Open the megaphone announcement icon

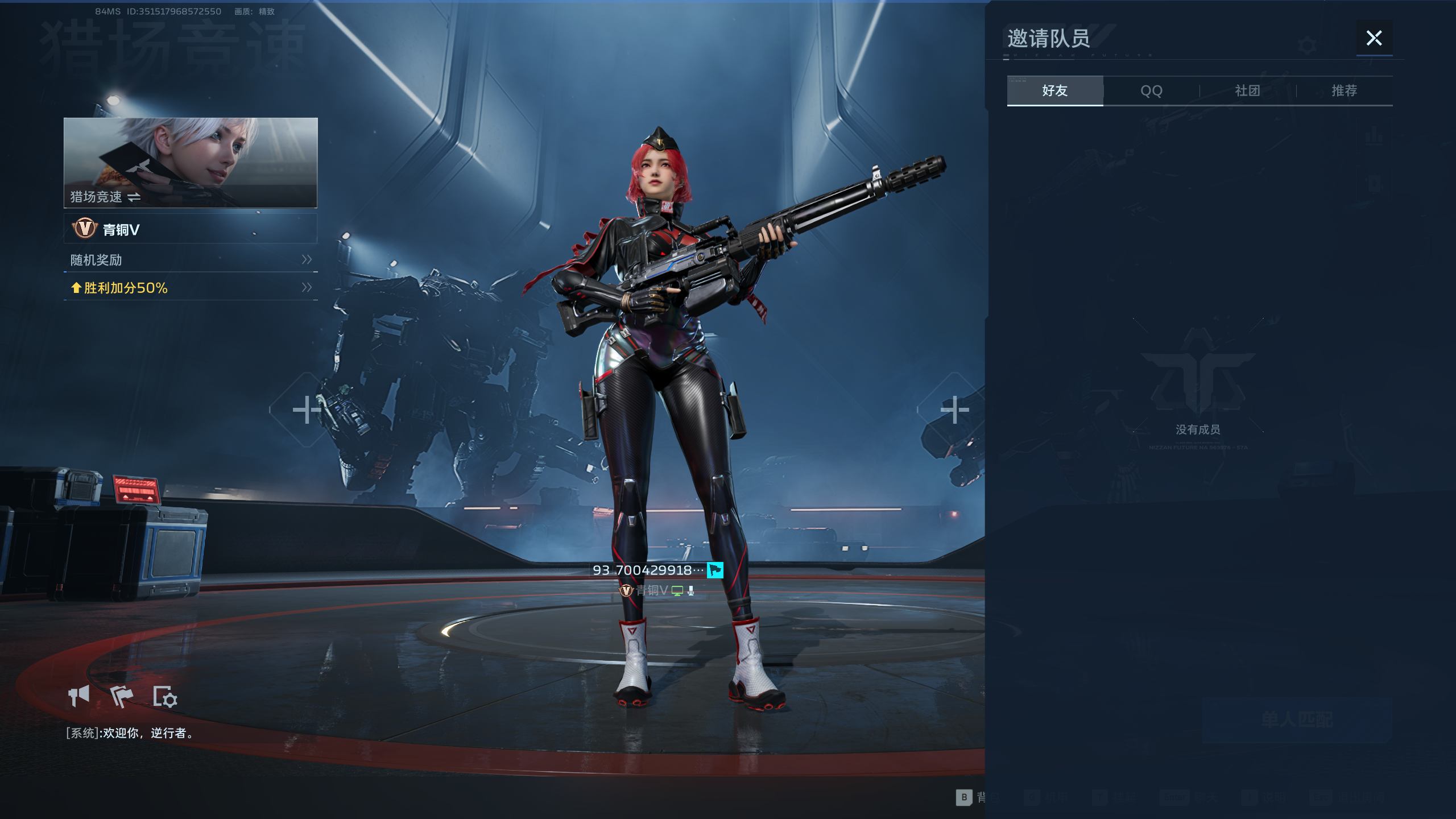[x=79, y=696]
